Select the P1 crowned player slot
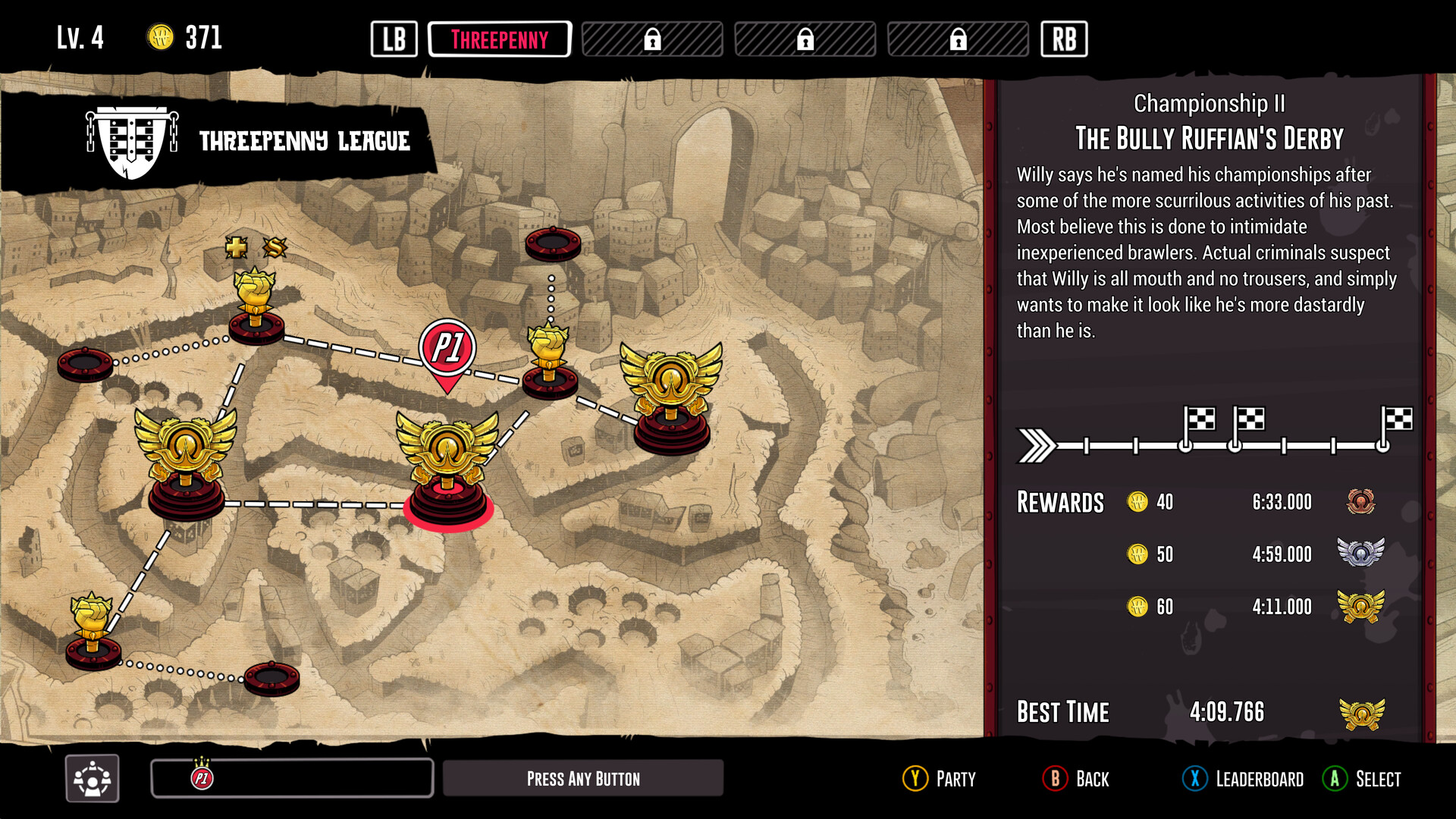The height and width of the screenshot is (819, 1456). point(292,778)
